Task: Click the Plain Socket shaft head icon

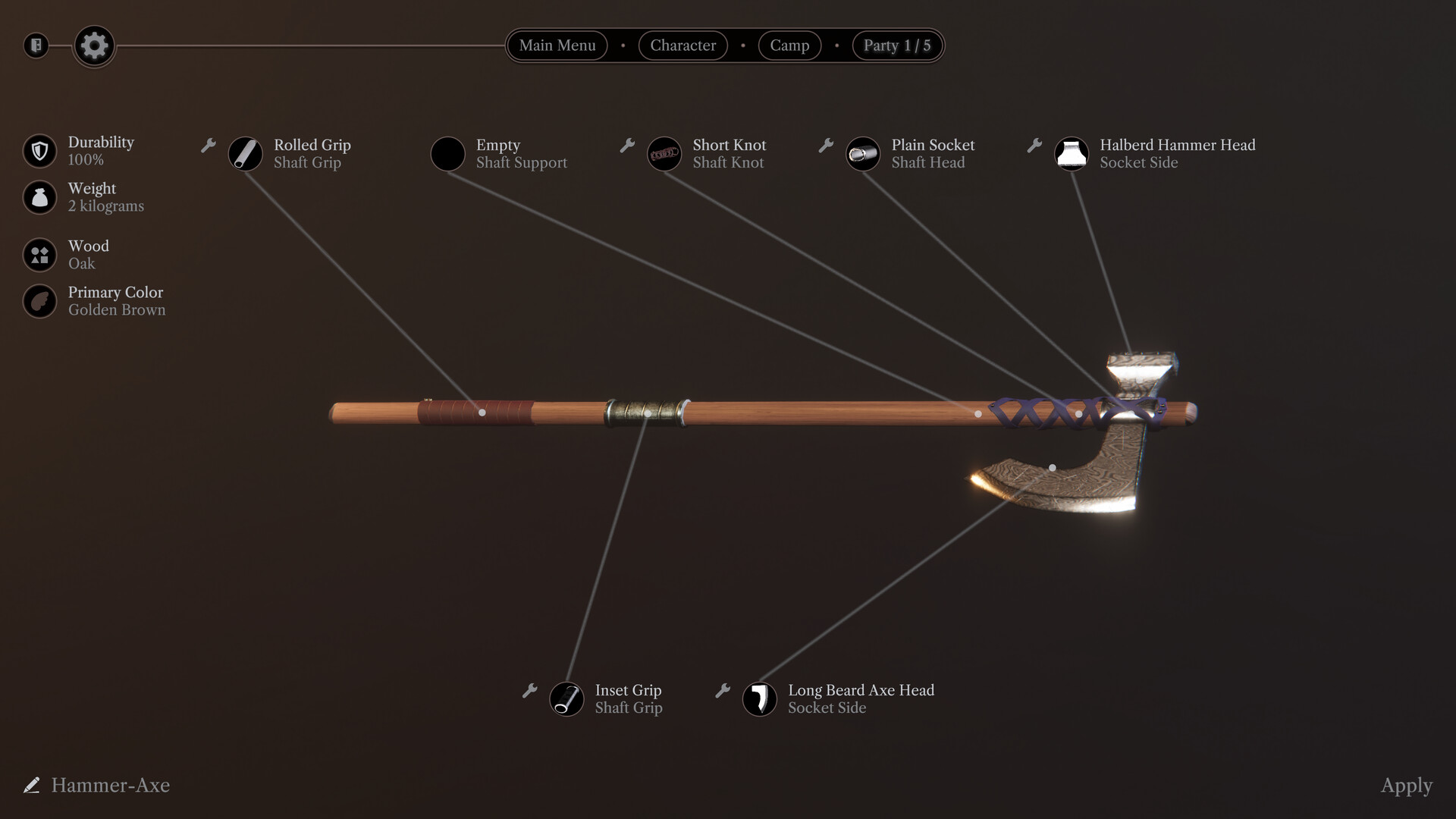Action: click(x=863, y=154)
